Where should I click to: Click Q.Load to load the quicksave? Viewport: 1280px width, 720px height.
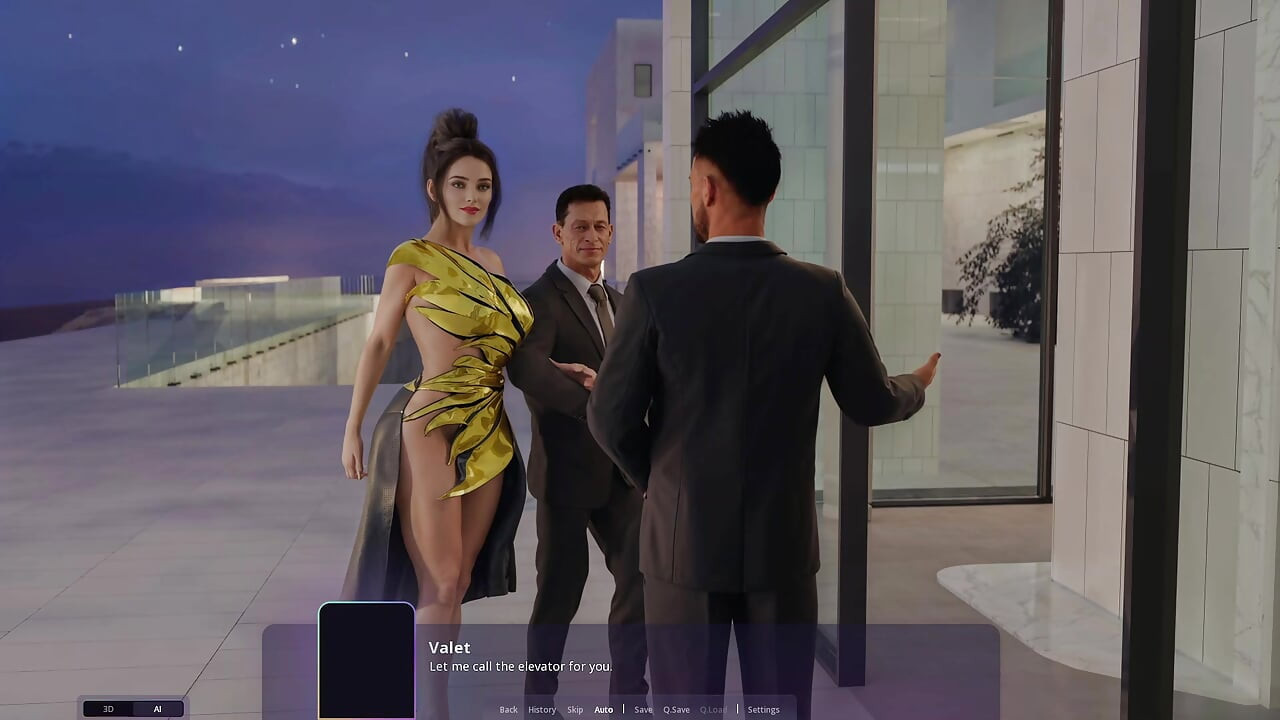tap(713, 709)
